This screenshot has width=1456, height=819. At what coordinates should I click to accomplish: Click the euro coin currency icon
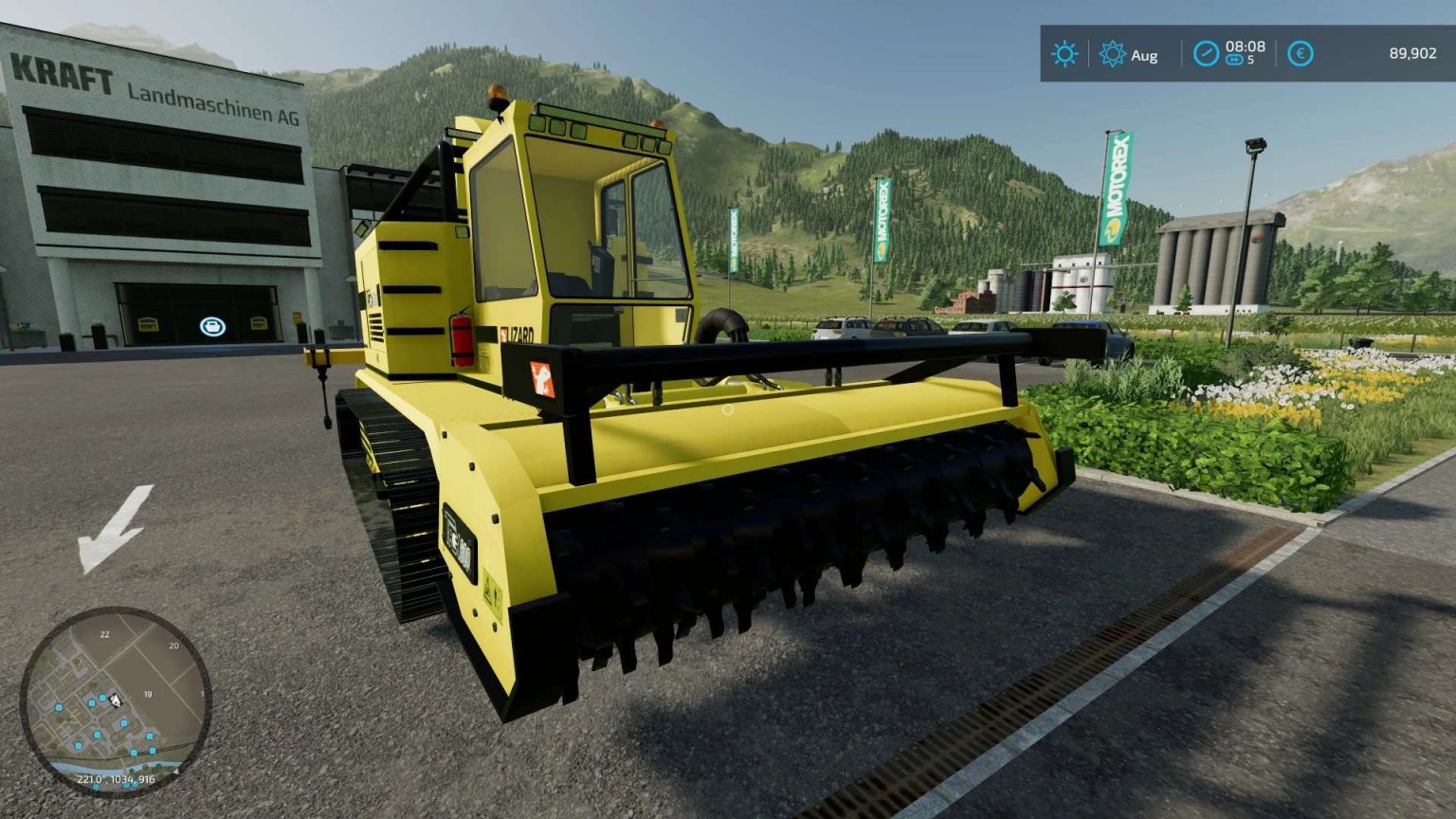pos(1300,55)
